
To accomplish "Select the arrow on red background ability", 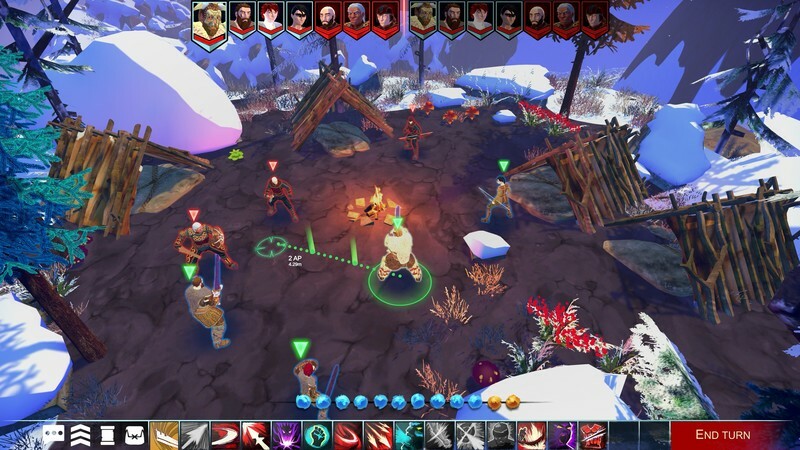I will tap(256, 435).
